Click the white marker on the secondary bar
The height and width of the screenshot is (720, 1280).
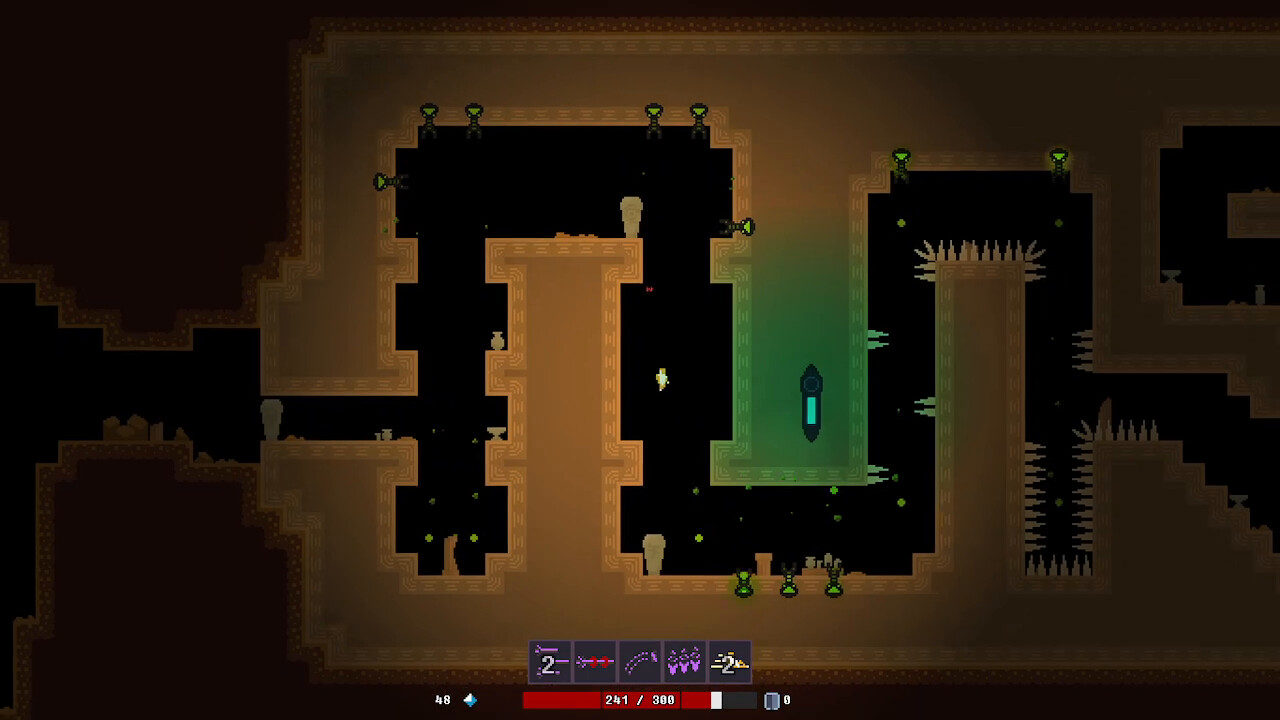[716, 700]
